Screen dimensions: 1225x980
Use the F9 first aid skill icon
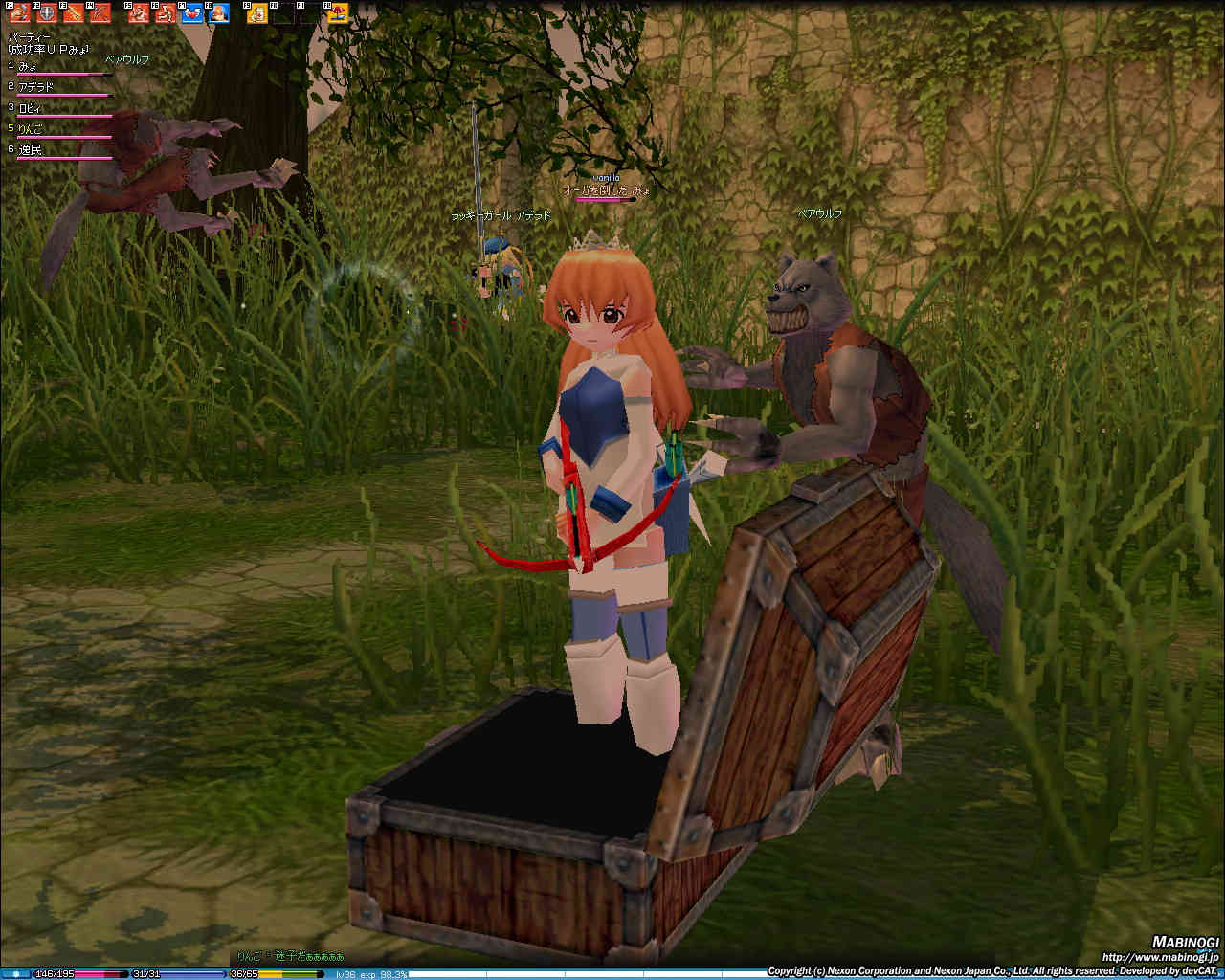pyautogui.click(x=257, y=13)
